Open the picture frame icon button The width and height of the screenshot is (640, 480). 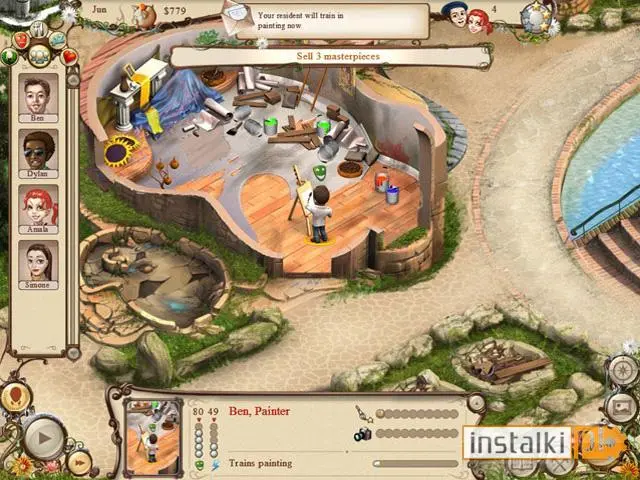[x=620, y=406]
